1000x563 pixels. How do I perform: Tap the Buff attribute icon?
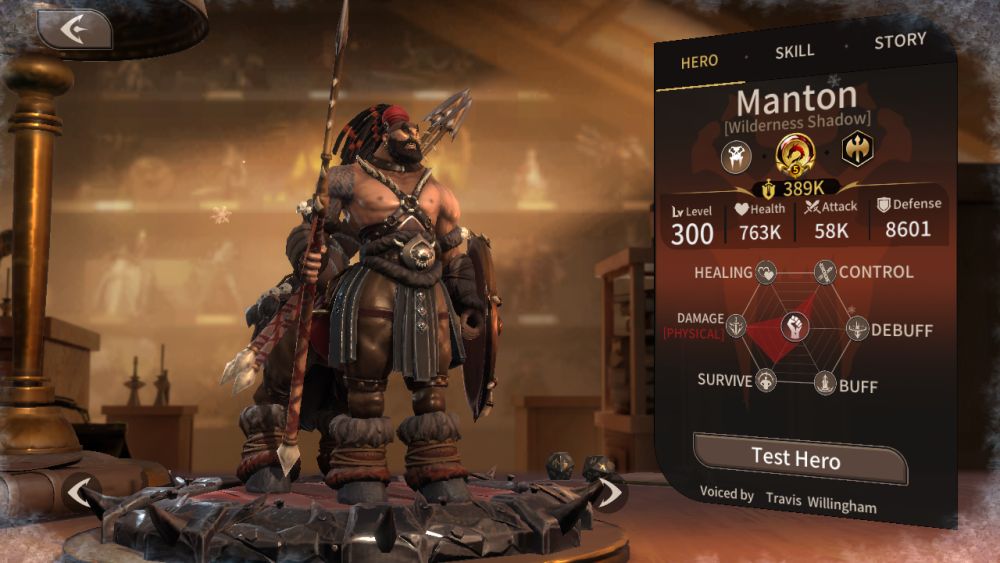pyautogui.click(x=825, y=383)
